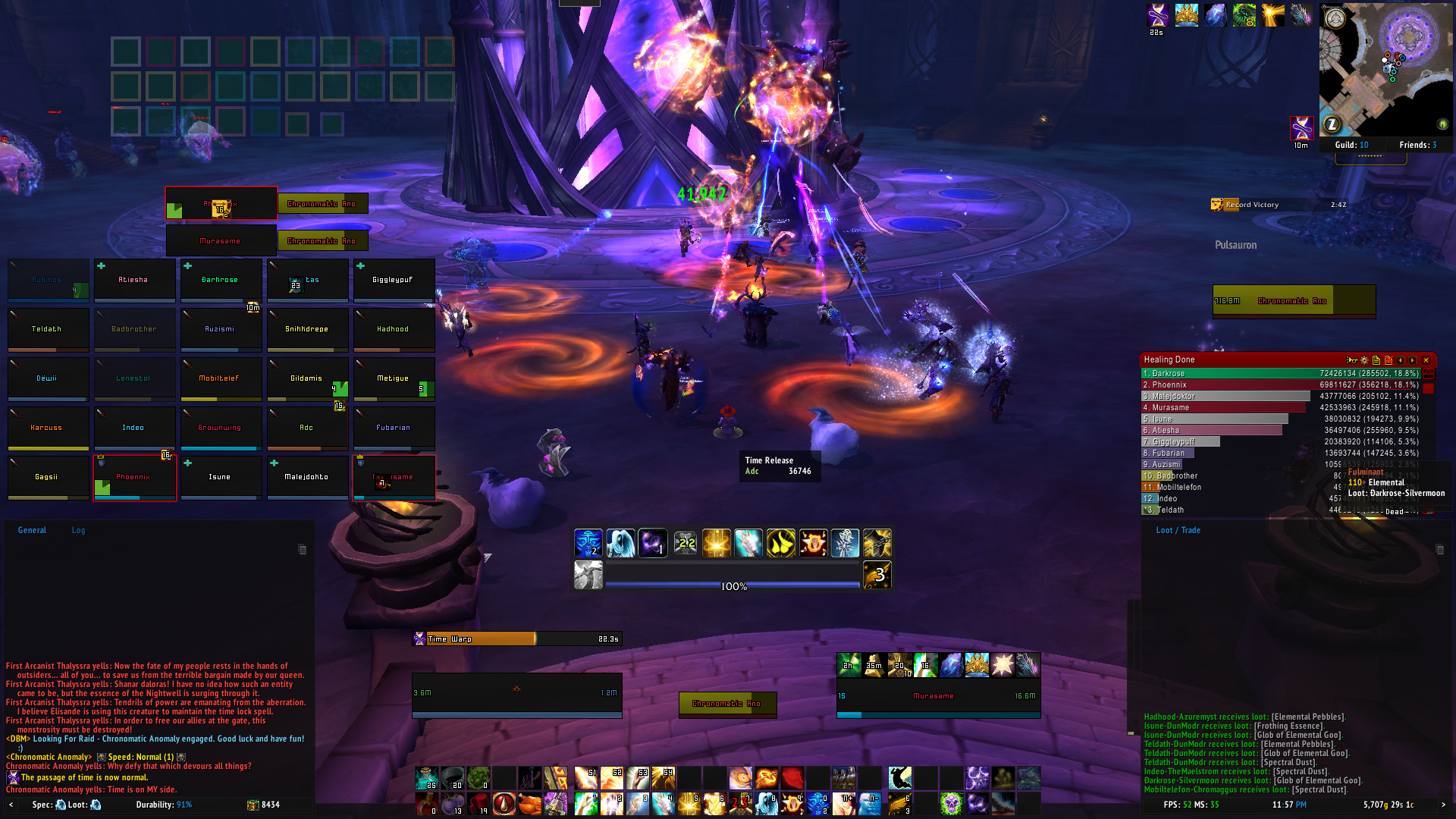Click the hourglass buff showing 22s remaining
1456x819 pixels.
tap(1157, 14)
